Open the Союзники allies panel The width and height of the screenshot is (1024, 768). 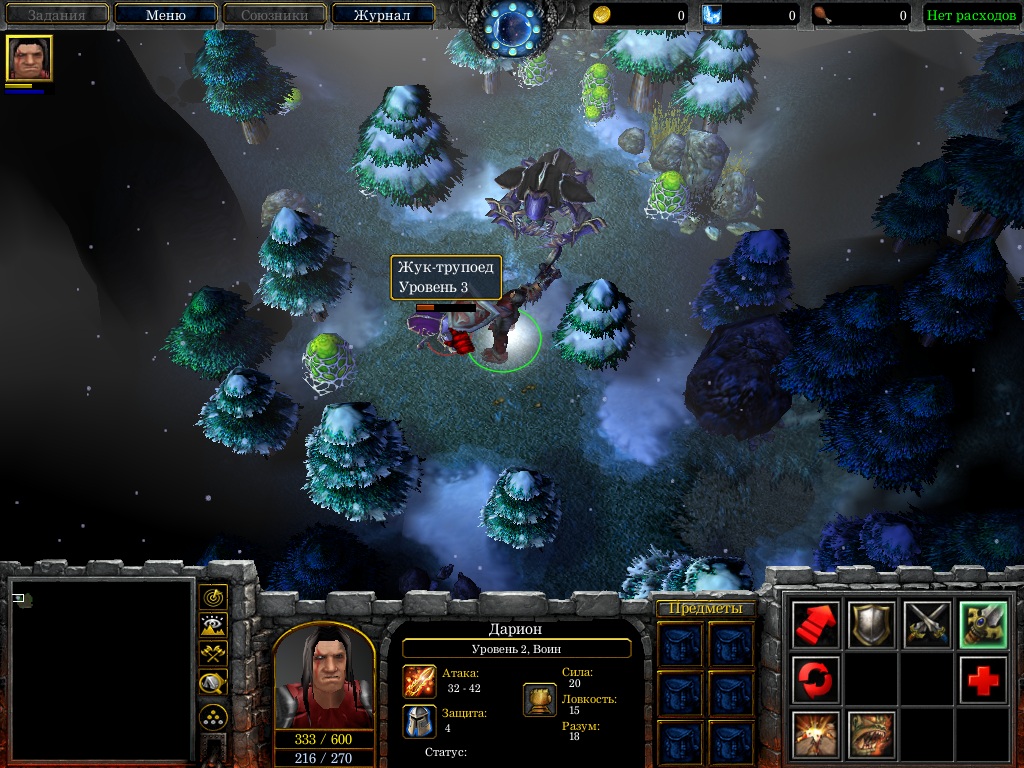click(273, 15)
